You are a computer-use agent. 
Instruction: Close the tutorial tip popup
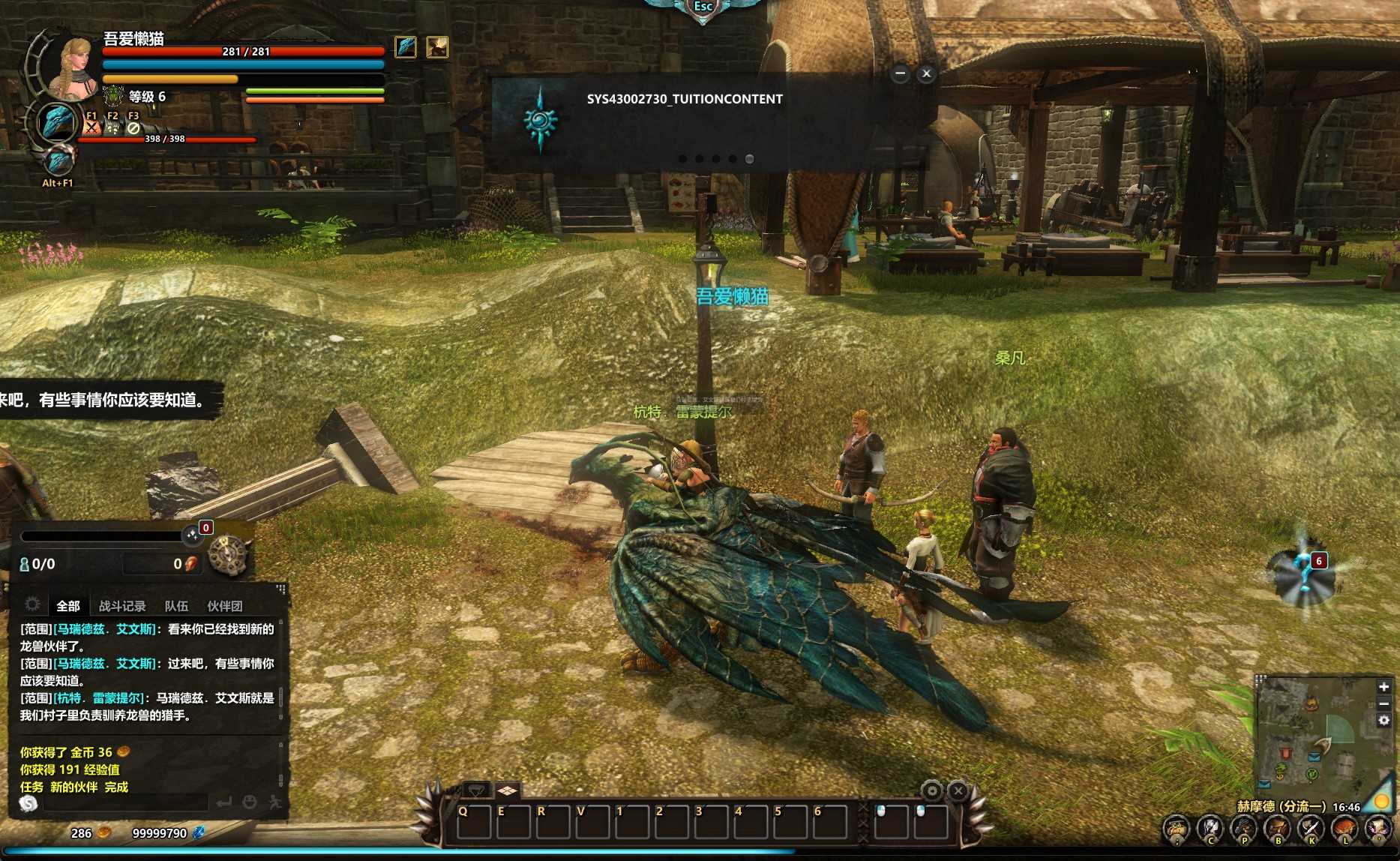click(926, 73)
